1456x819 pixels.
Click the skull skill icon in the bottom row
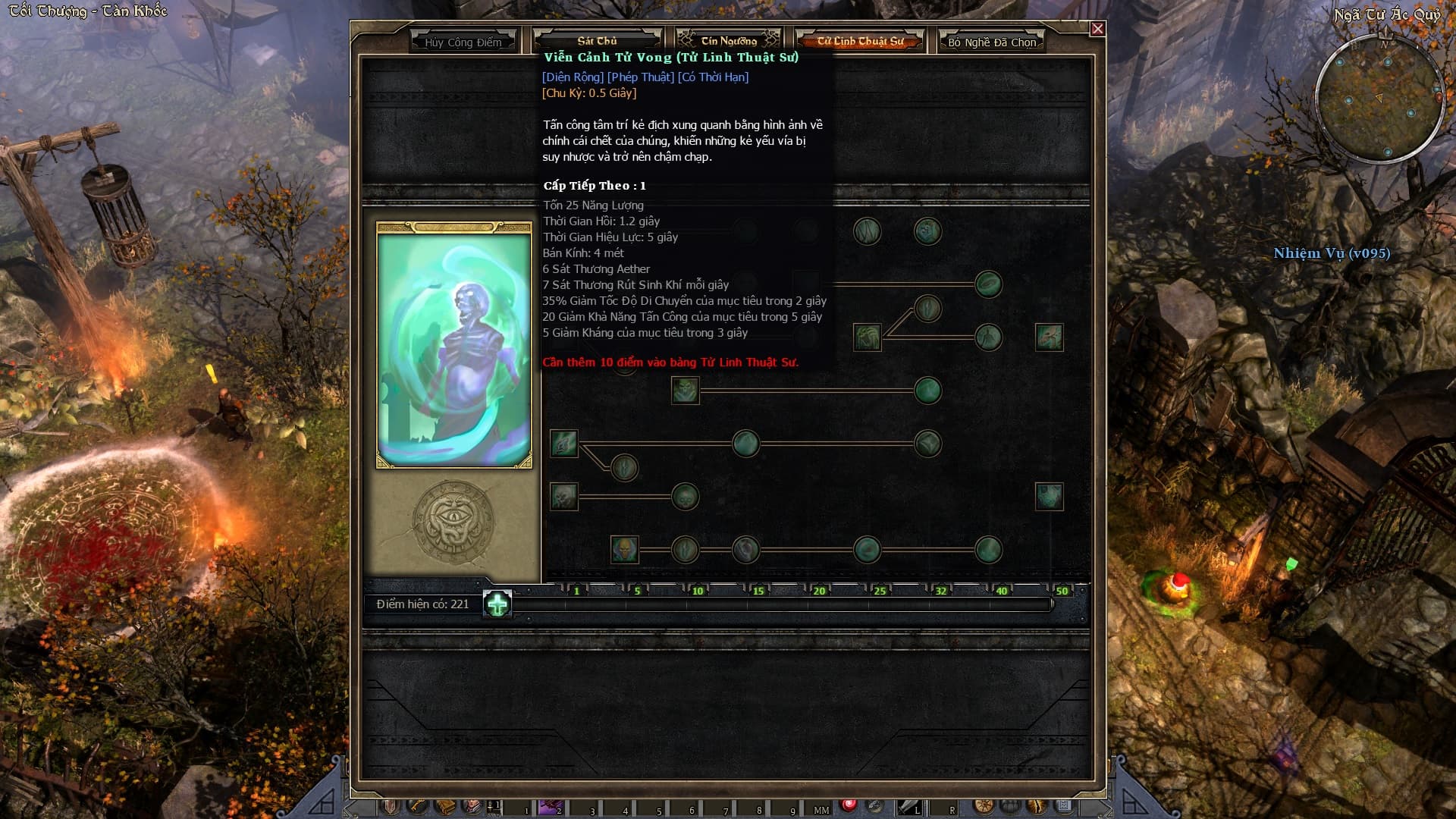(624, 550)
